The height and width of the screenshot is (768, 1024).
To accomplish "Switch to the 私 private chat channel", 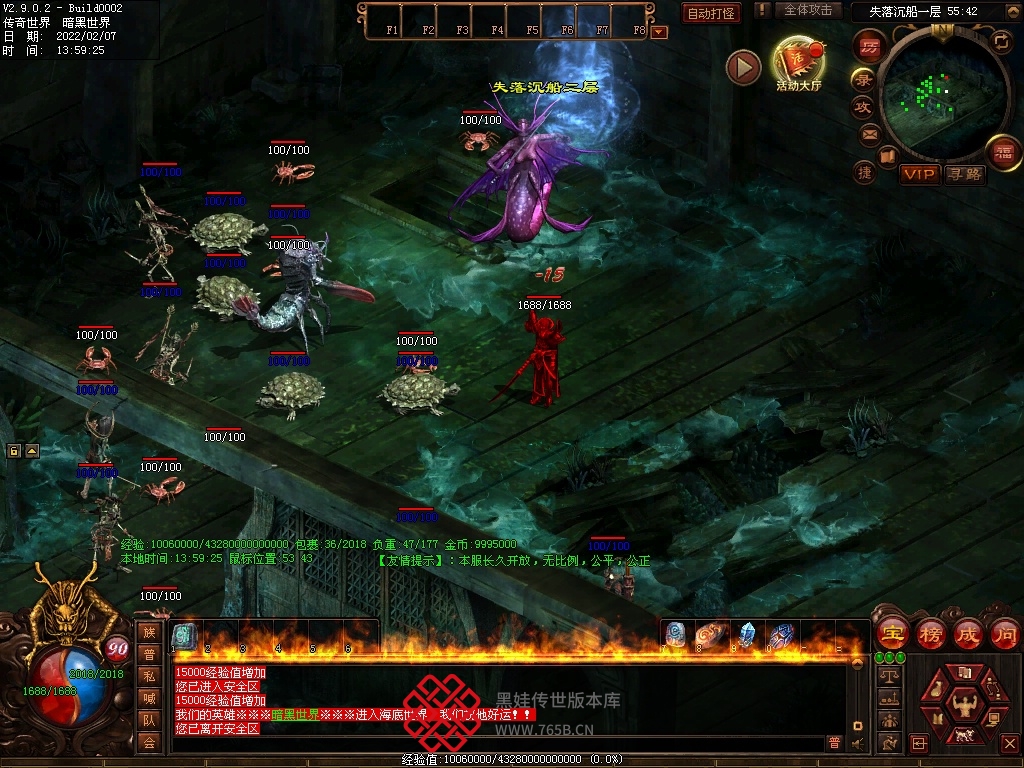I will tap(149, 676).
